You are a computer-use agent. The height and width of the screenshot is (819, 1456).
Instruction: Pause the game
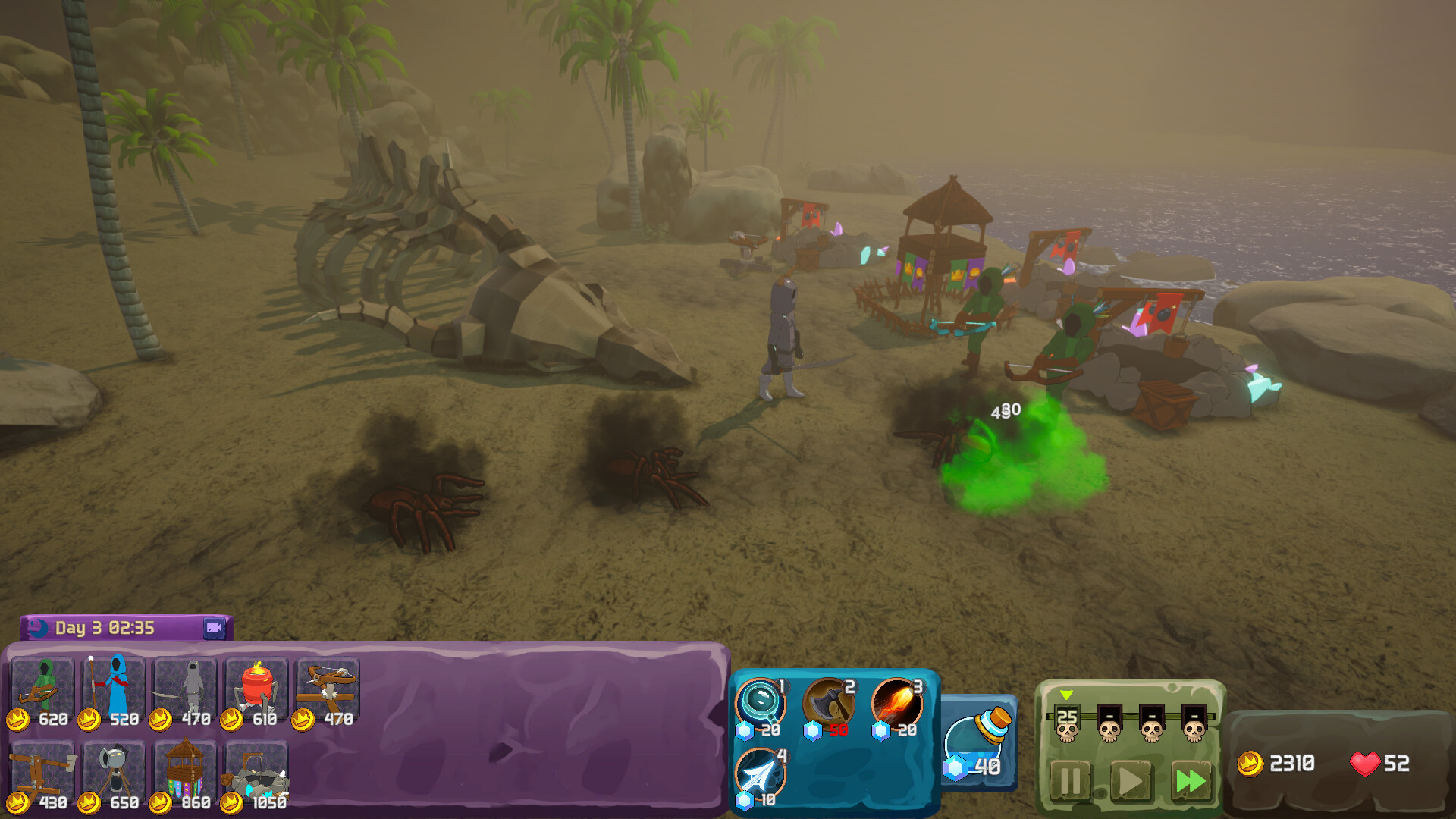(1072, 781)
